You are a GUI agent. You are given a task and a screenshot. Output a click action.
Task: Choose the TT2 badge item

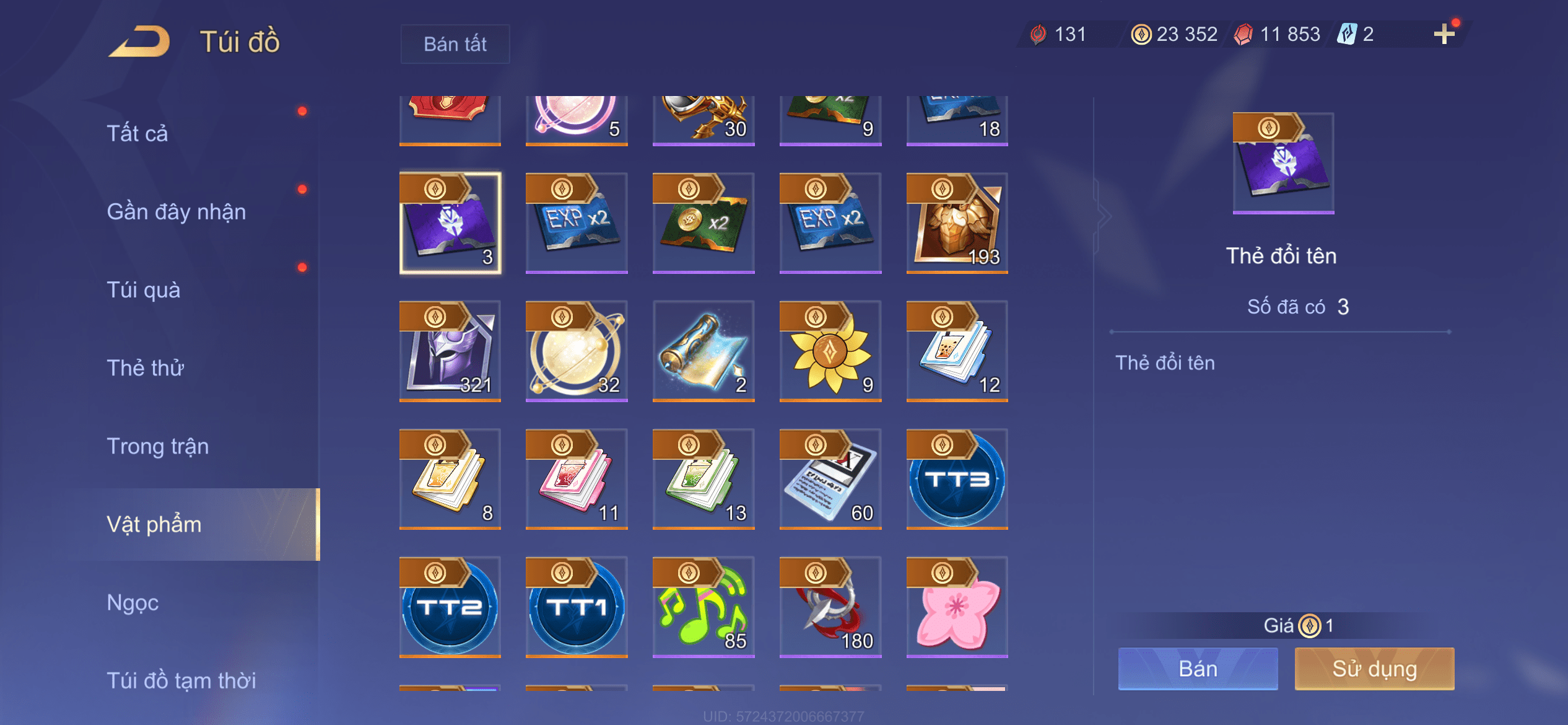tap(450, 607)
